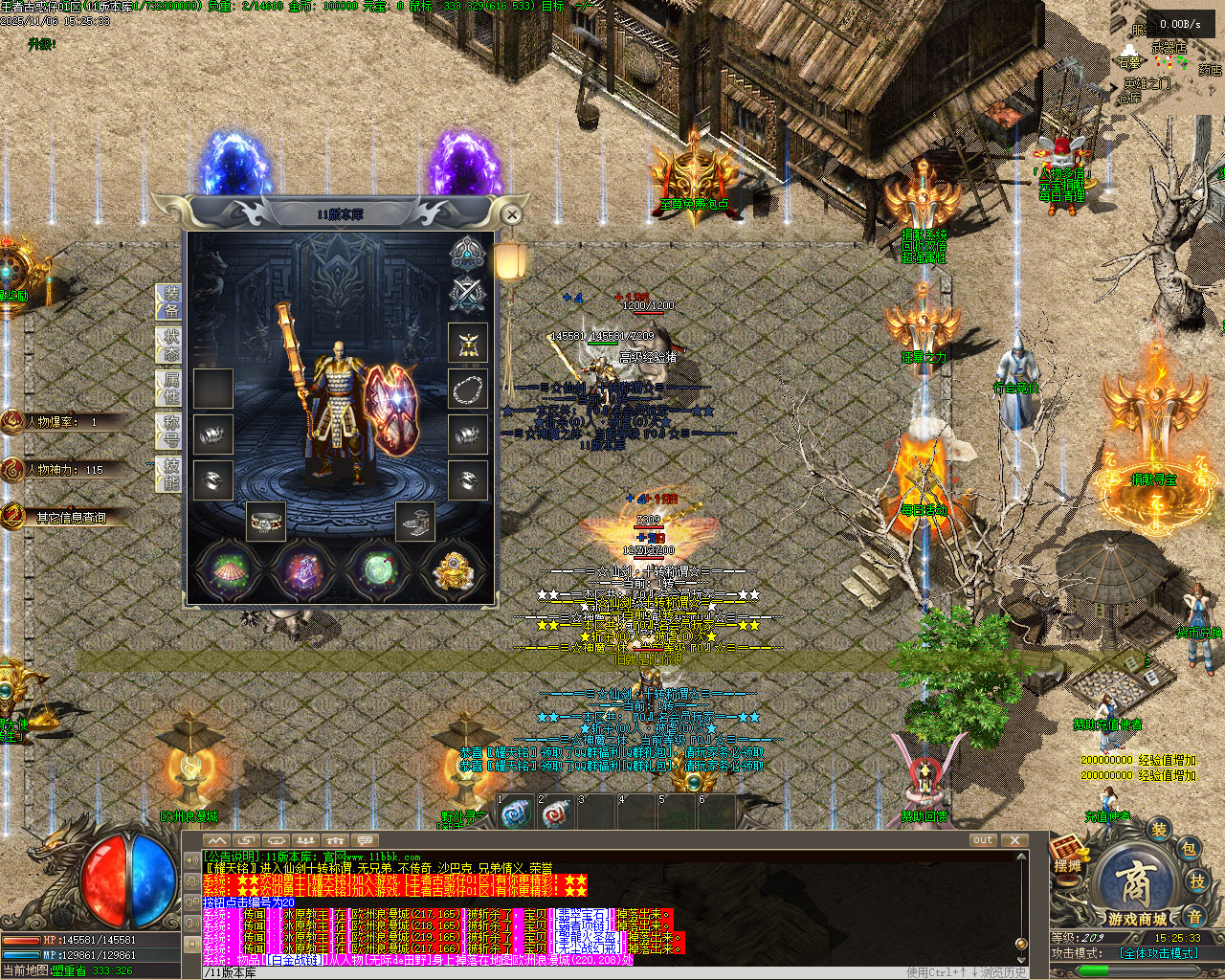Switch to the 状态 status tab
The width and height of the screenshot is (1225, 980).
point(169,345)
